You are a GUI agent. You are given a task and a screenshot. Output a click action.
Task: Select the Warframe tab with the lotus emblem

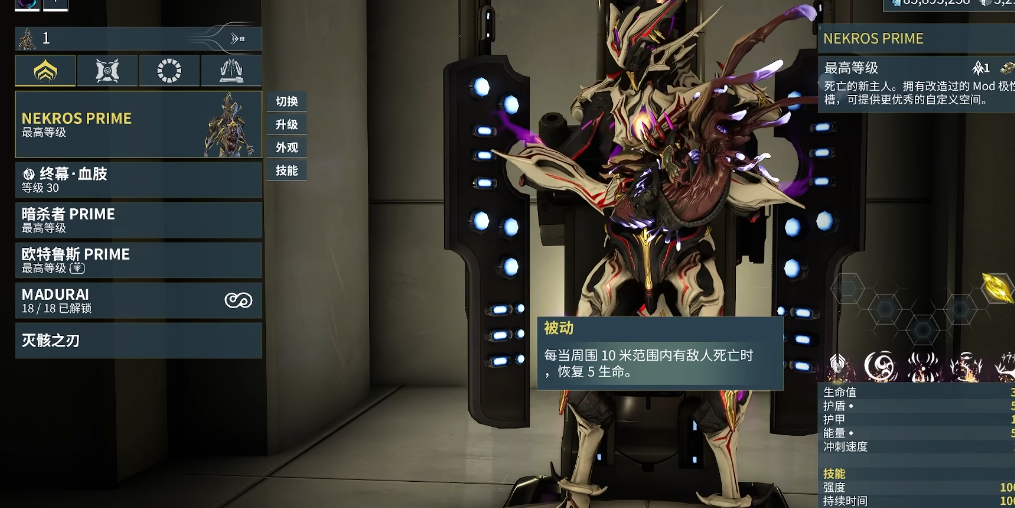(x=45, y=70)
